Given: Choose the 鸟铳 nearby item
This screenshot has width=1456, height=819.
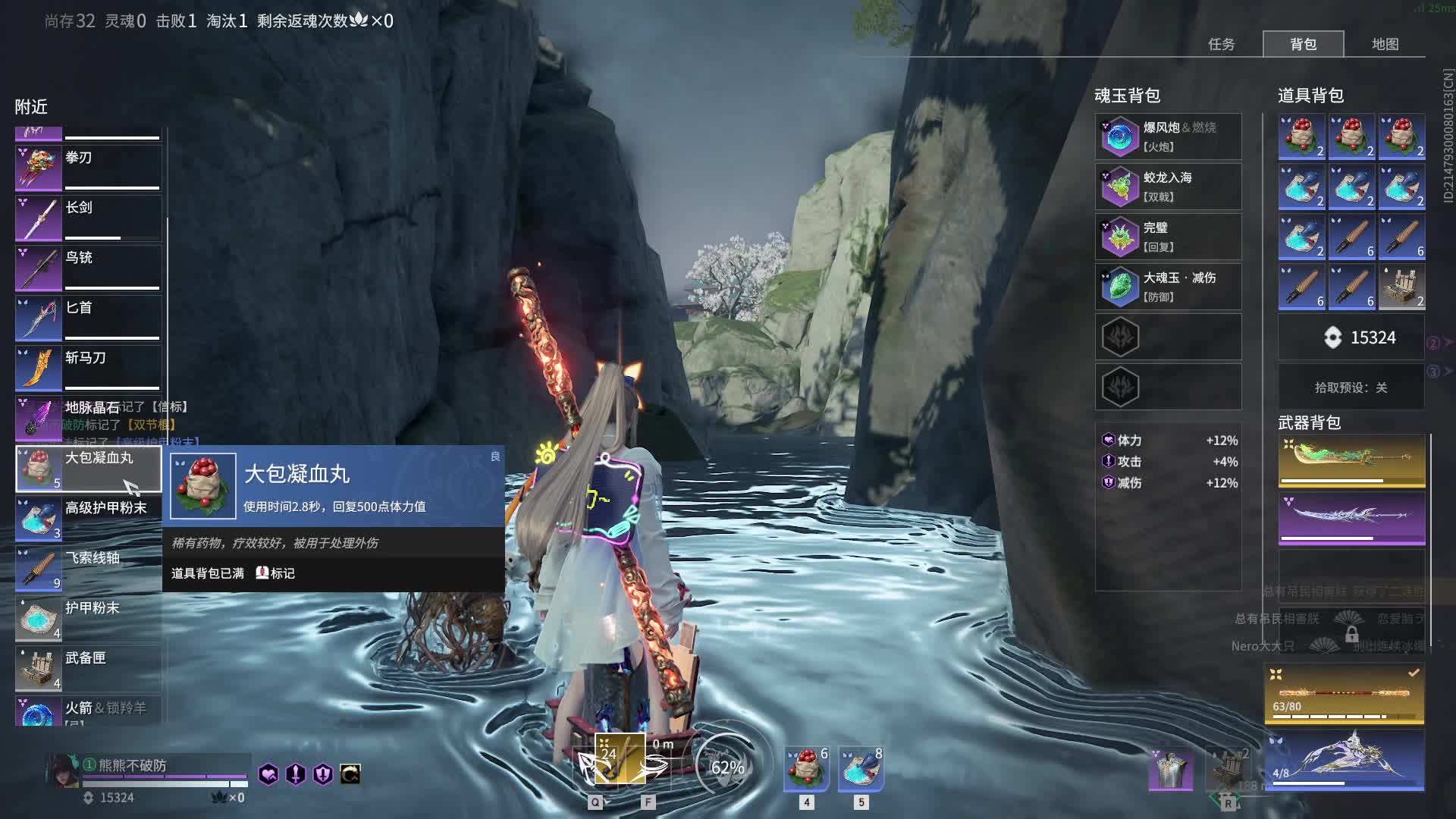Looking at the screenshot, I should click(x=89, y=268).
